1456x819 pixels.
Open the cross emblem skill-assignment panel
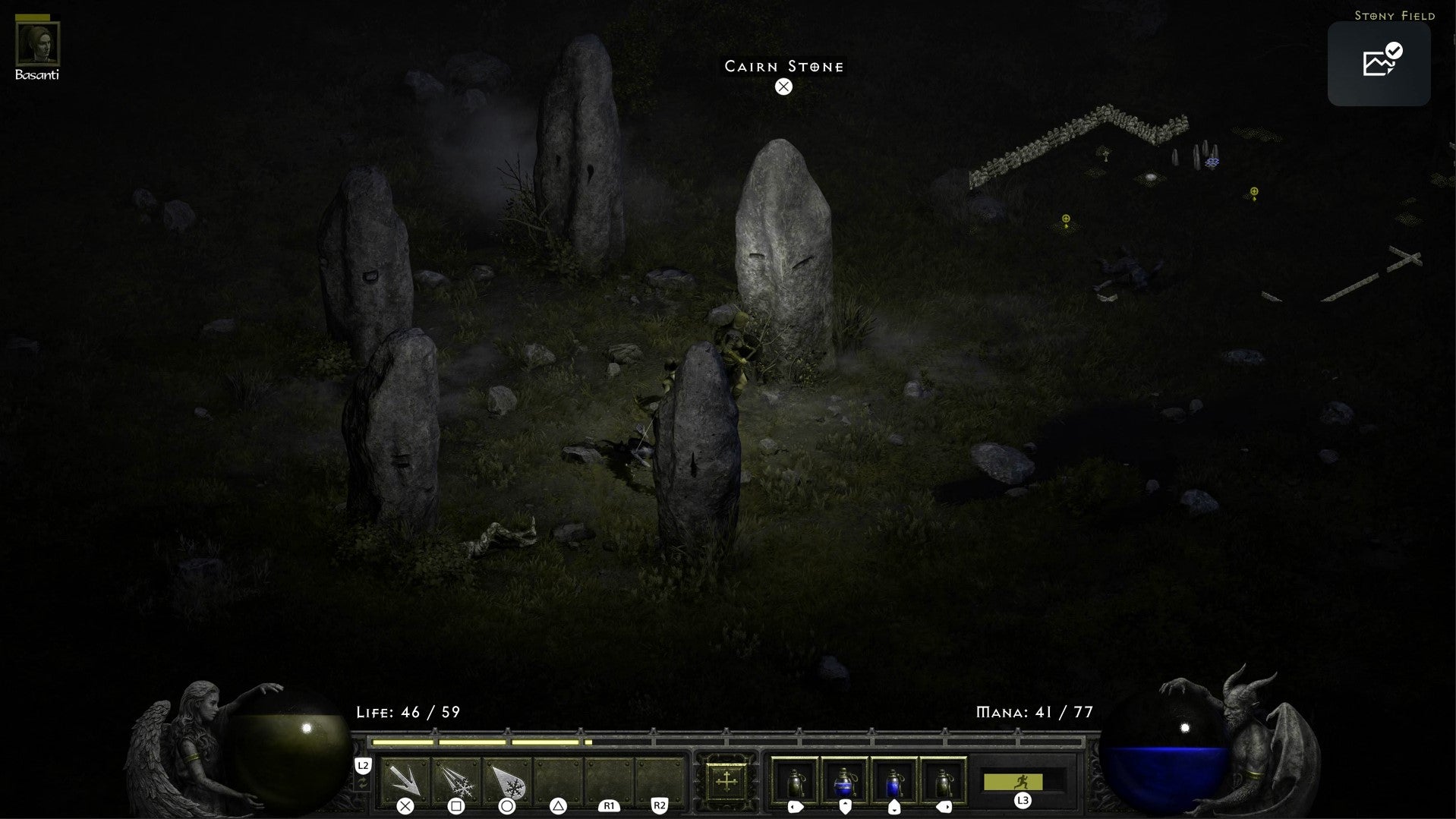click(x=726, y=781)
